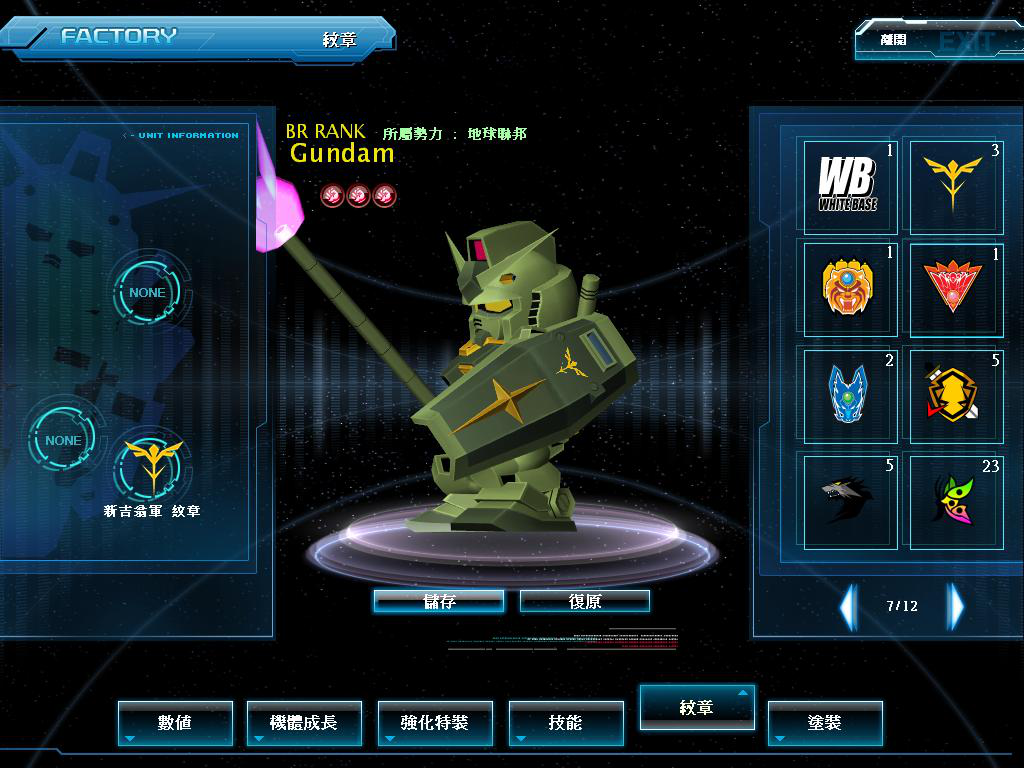Choose the orange lion face emblem
1024x768 pixels.
(x=850, y=289)
